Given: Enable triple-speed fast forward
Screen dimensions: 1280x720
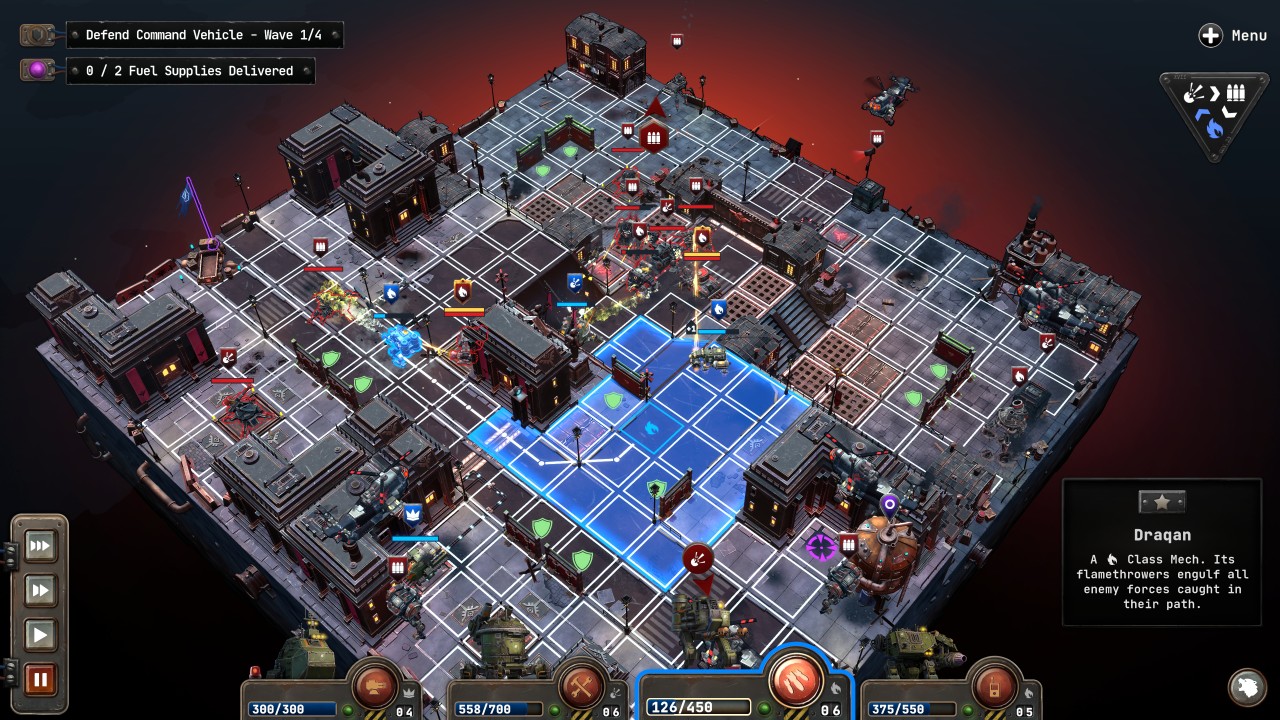Looking at the screenshot, I should pyautogui.click(x=39, y=546).
